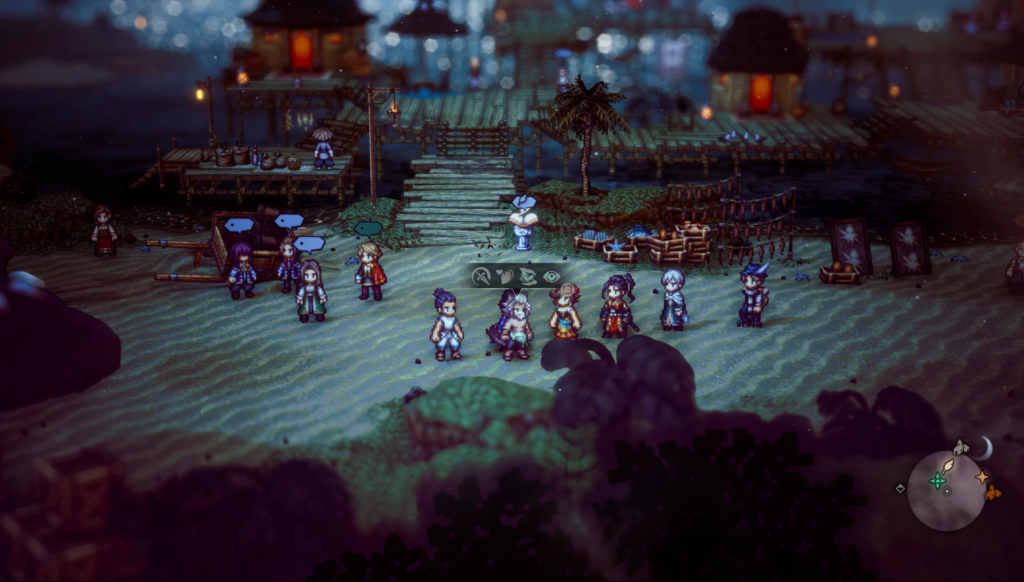This screenshot has width=1024, height=582.
Task: Click the white feather marker on minimap
Action: click(x=947, y=466)
